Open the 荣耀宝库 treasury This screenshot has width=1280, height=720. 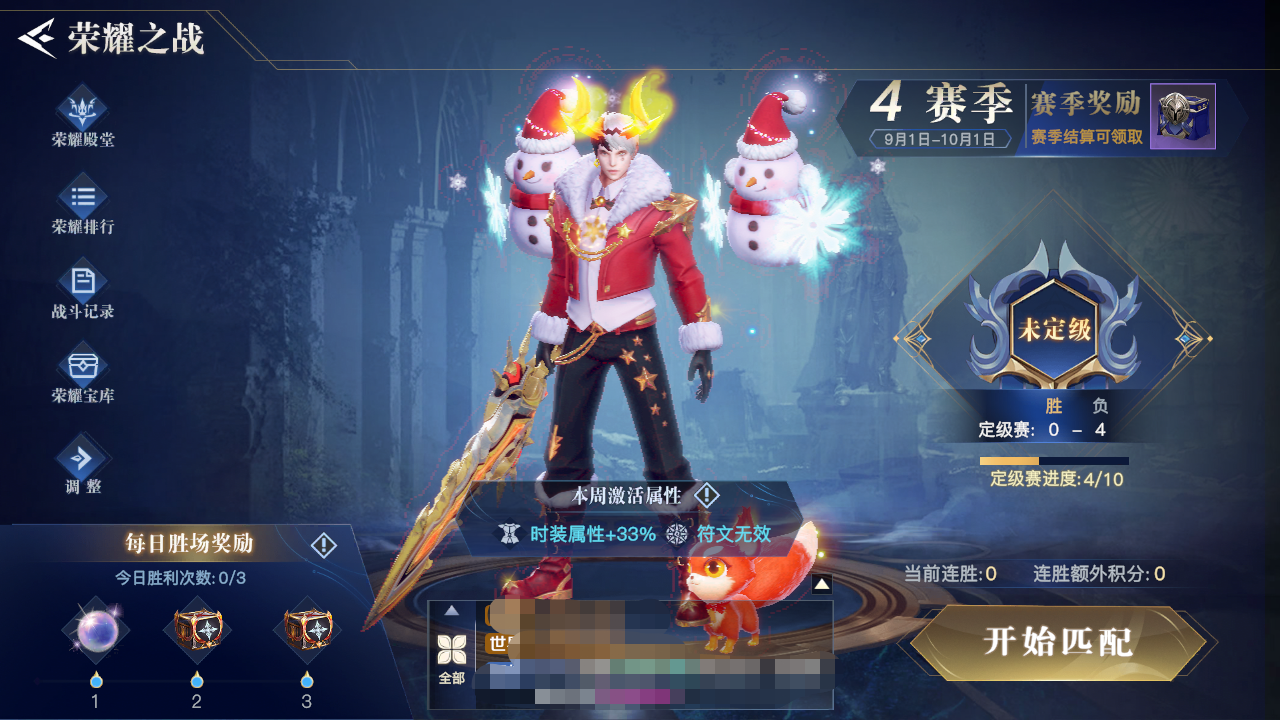point(83,372)
